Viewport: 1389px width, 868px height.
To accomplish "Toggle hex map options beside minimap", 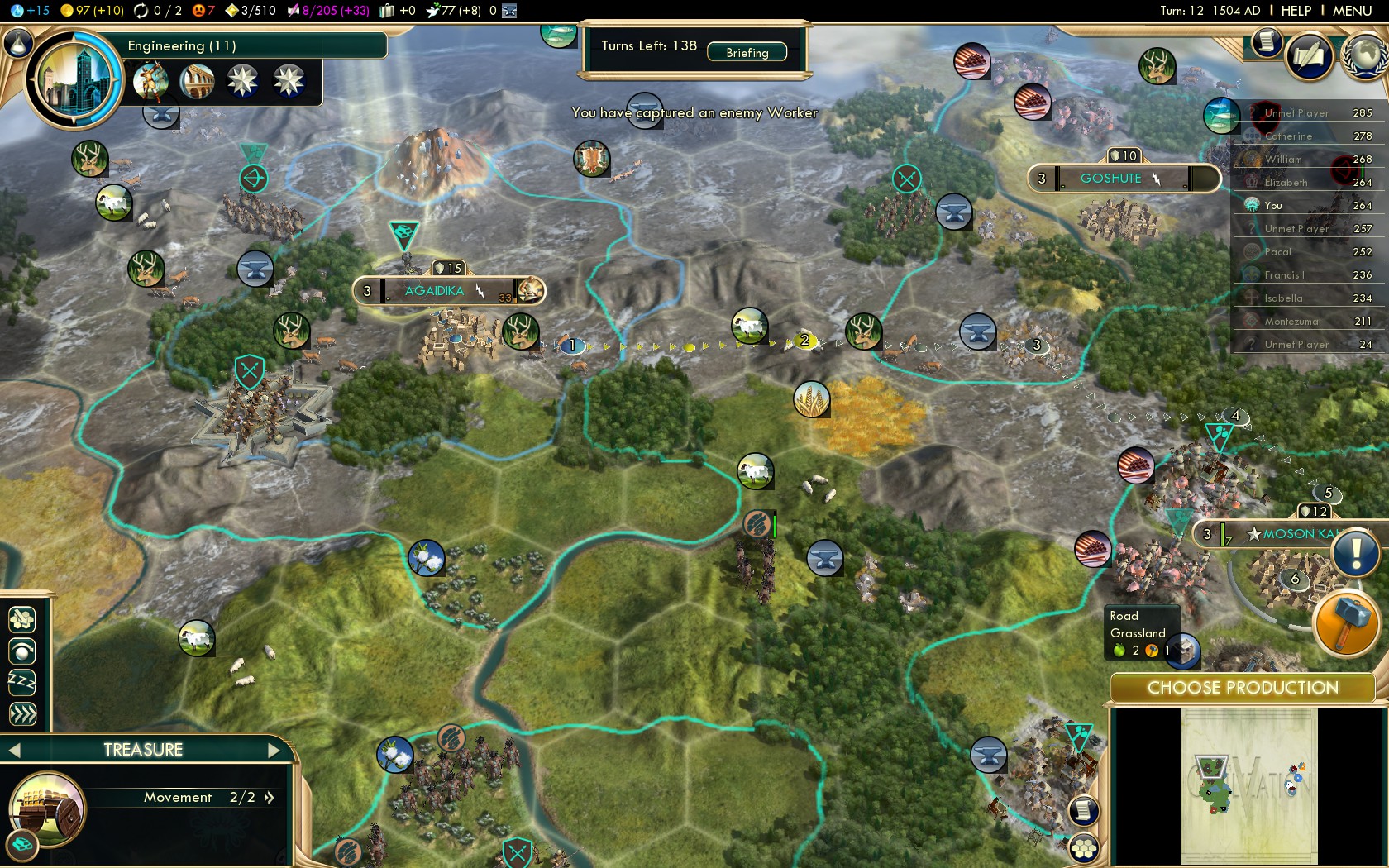I will (x=1084, y=847).
